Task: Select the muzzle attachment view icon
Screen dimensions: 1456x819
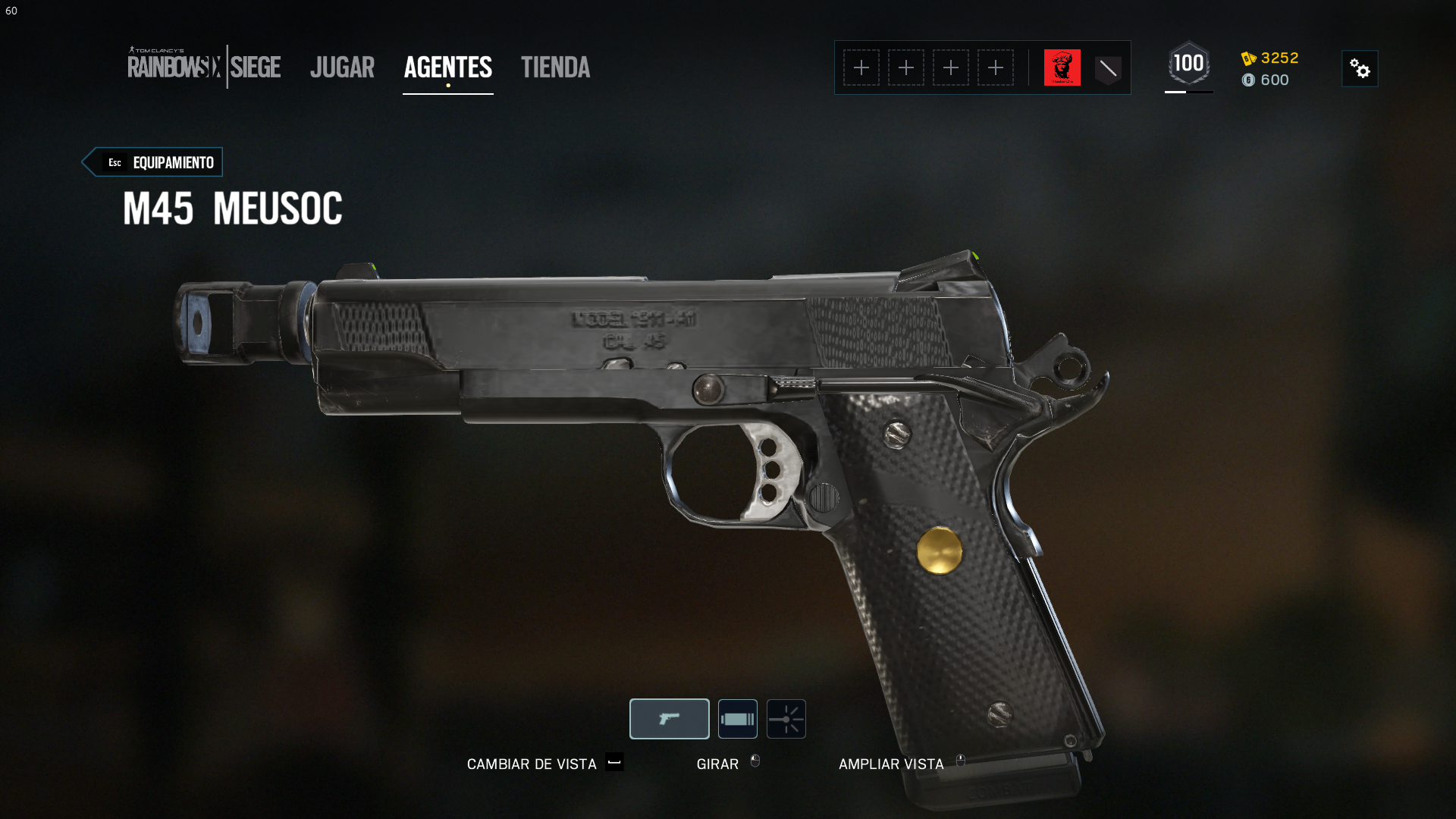Action: point(786,718)
